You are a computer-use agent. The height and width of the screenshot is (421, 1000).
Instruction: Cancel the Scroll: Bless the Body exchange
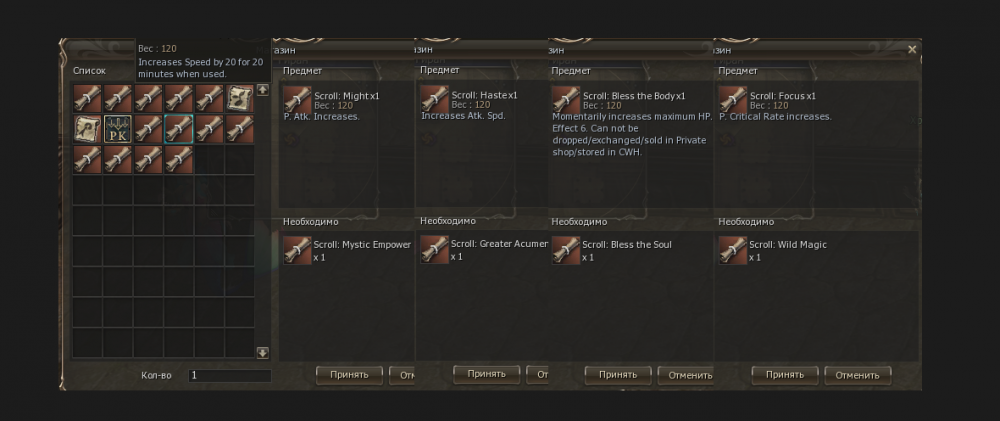(x=686, y=375)
